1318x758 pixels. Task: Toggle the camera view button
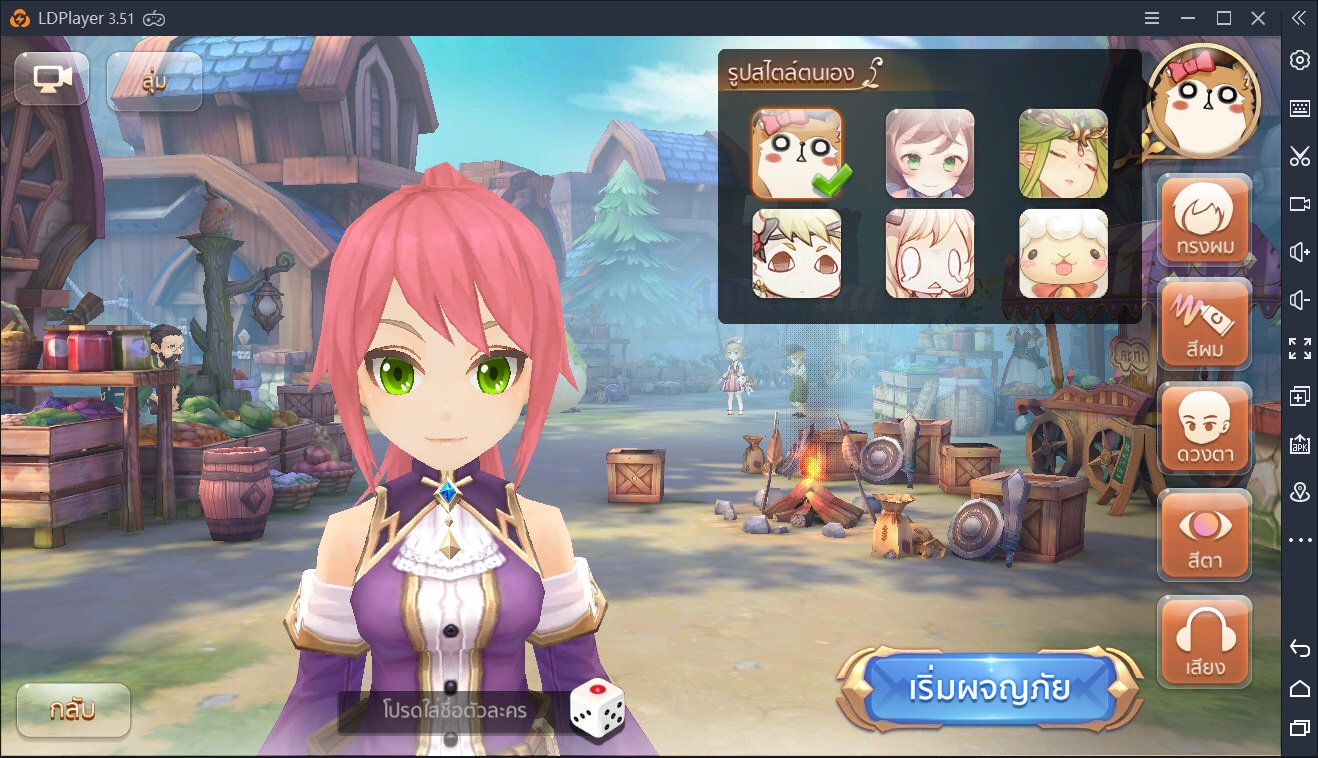(52, 79)
